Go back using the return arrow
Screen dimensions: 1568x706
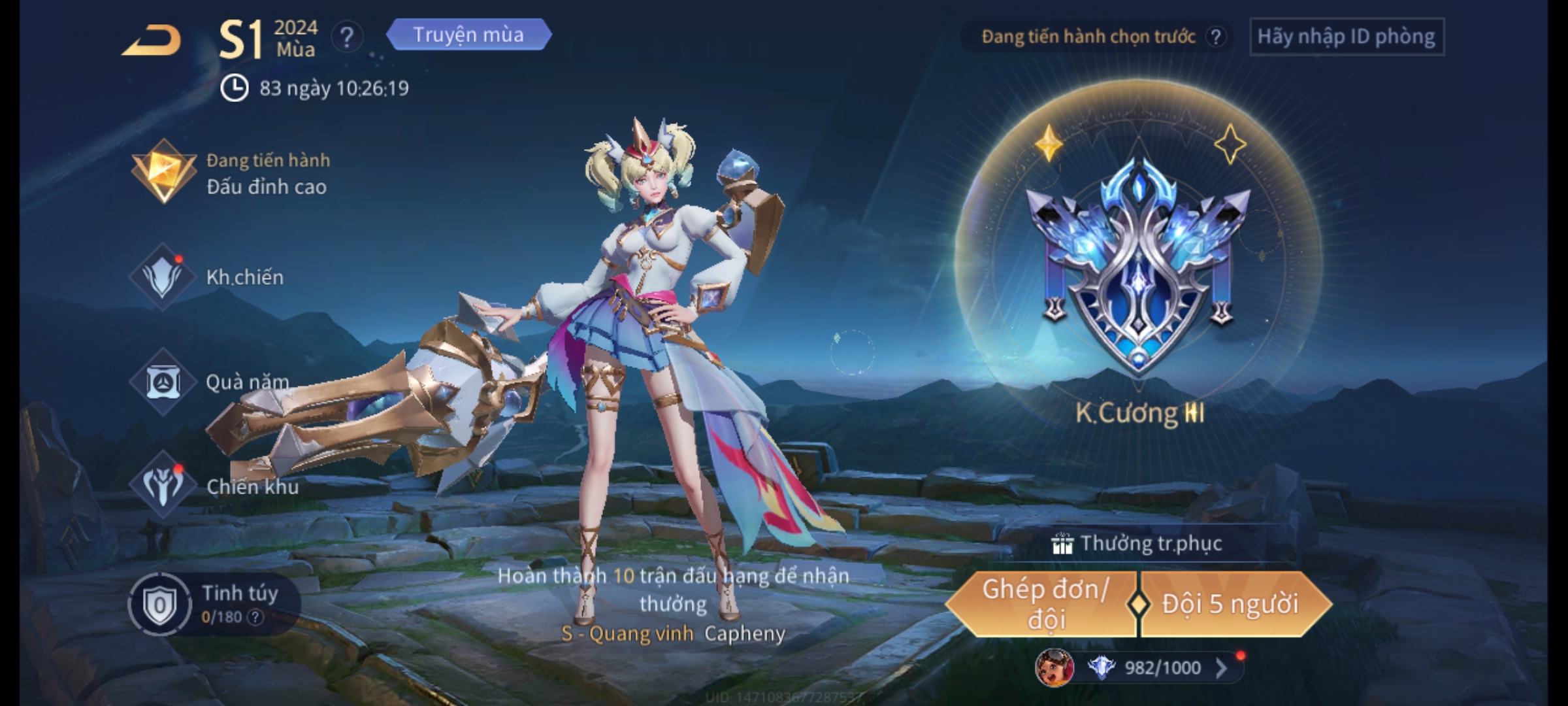click(x=152, y=41)
